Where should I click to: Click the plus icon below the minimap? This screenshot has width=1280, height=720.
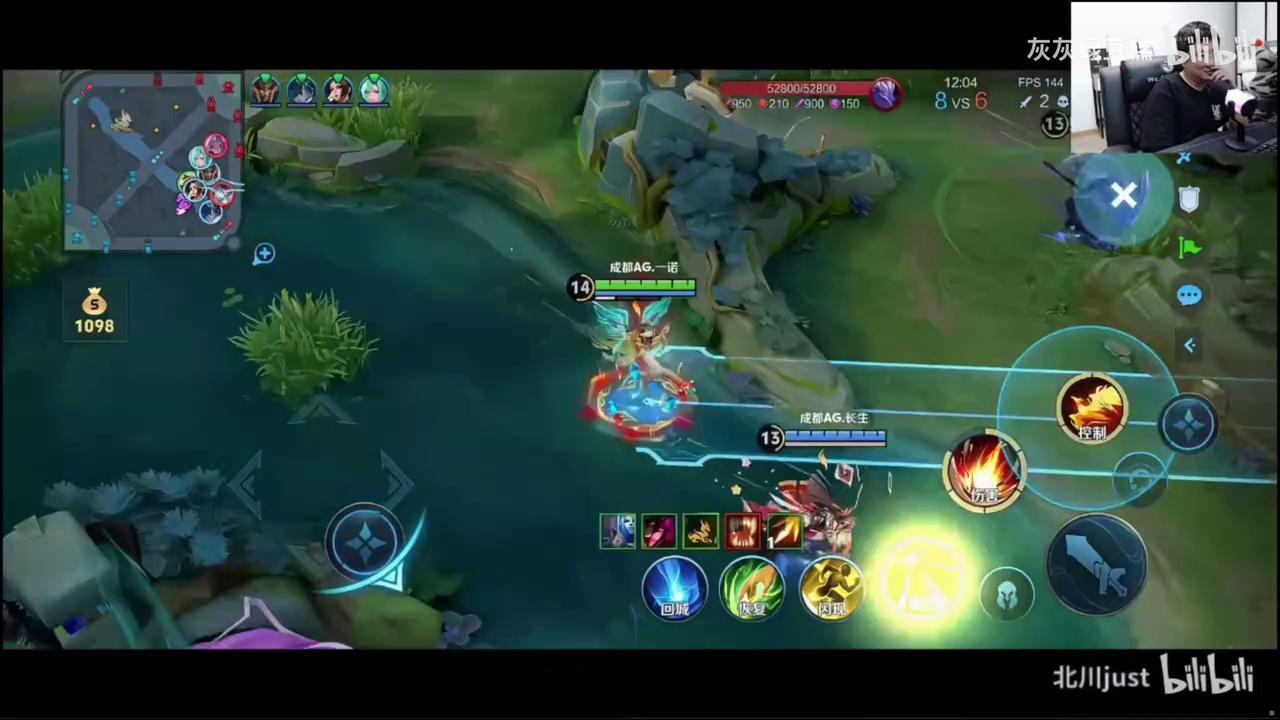click(x=264, y=254)
